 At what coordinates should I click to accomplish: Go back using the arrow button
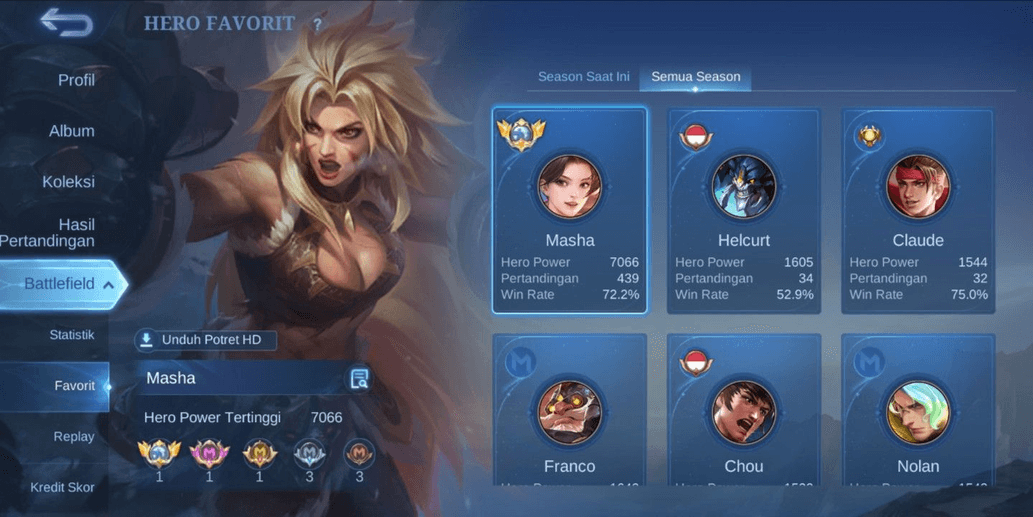pos(66,24)
